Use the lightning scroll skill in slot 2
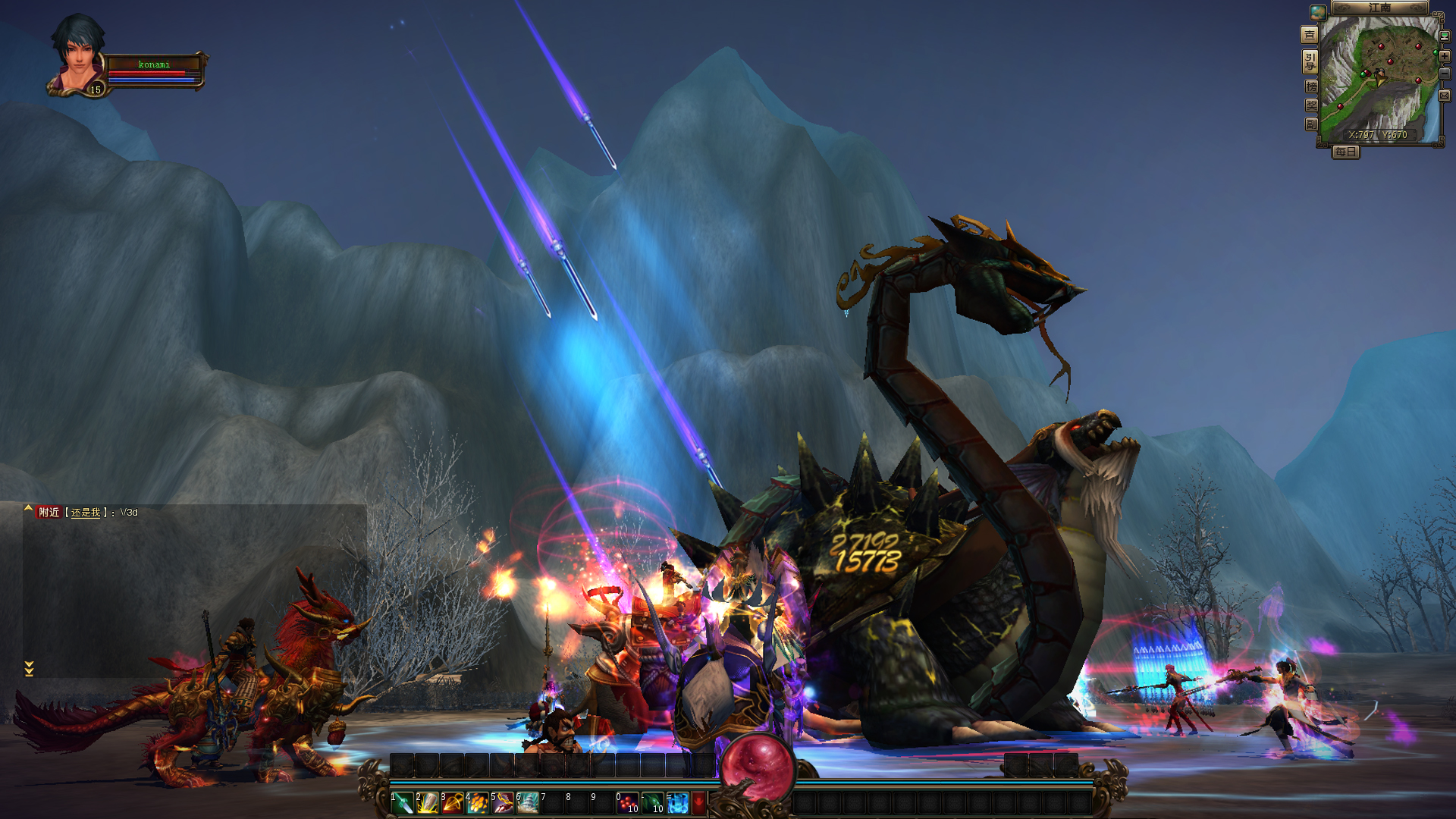Screen dimensions: 1456x819 coord(428,802)
